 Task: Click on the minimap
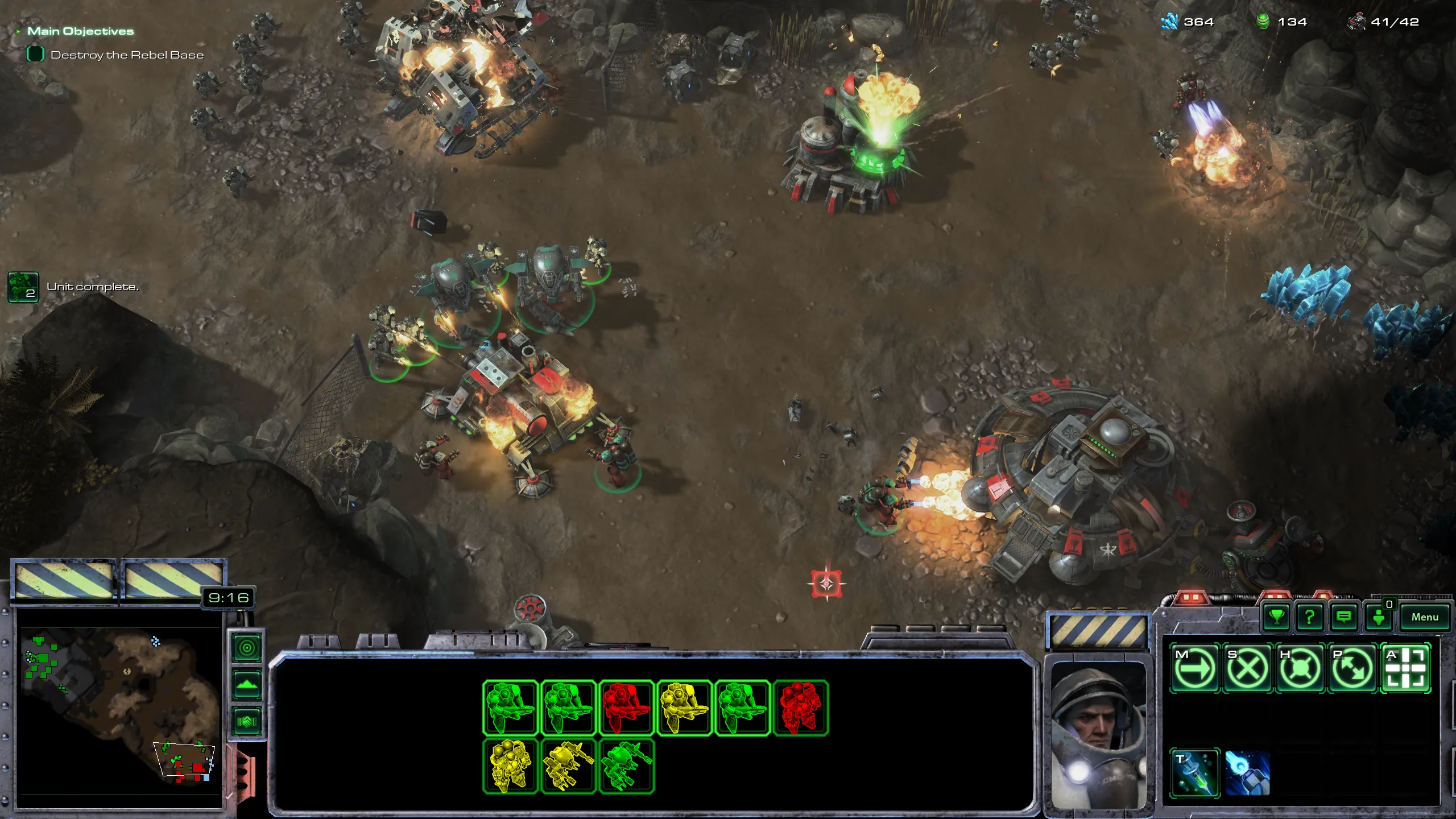[119, 711]
